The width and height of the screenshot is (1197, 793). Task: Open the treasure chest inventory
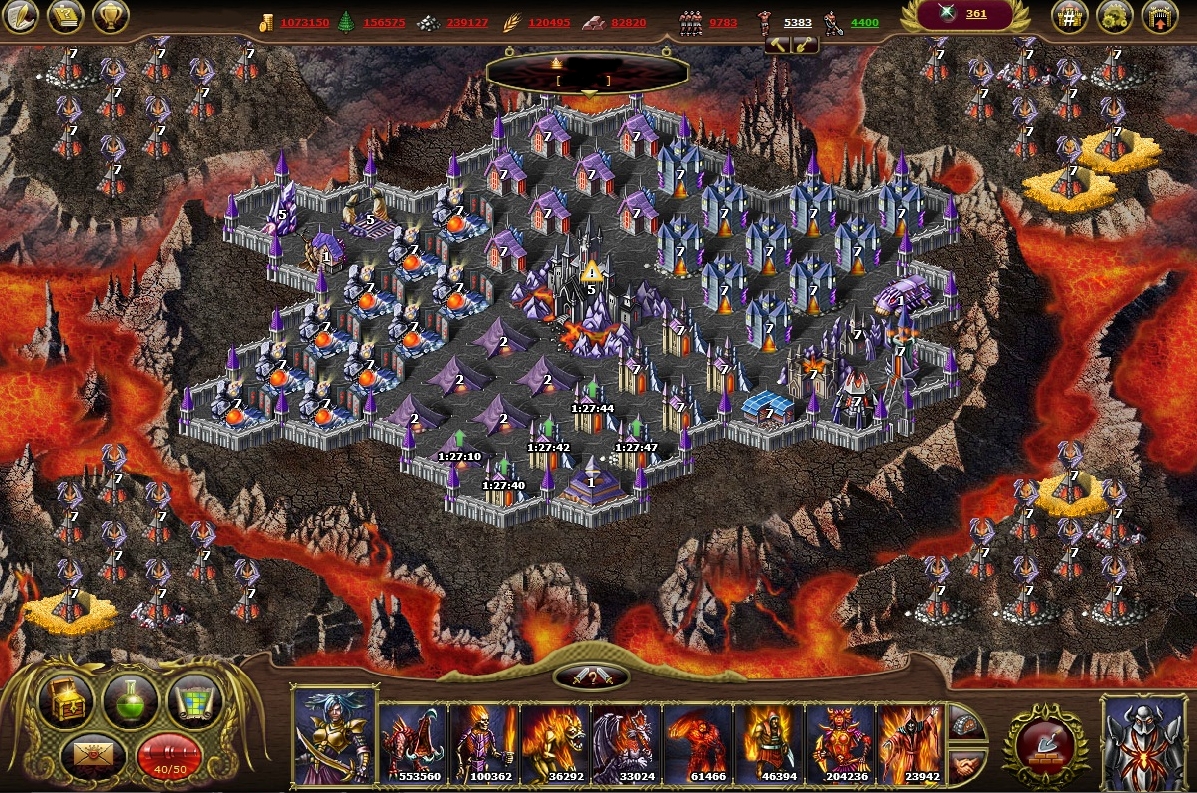(66, 699)
